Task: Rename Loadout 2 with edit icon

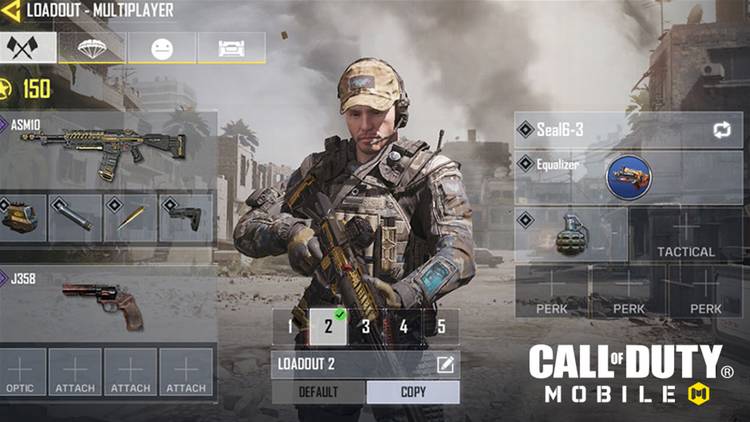Action: click(x=445, y=365)
